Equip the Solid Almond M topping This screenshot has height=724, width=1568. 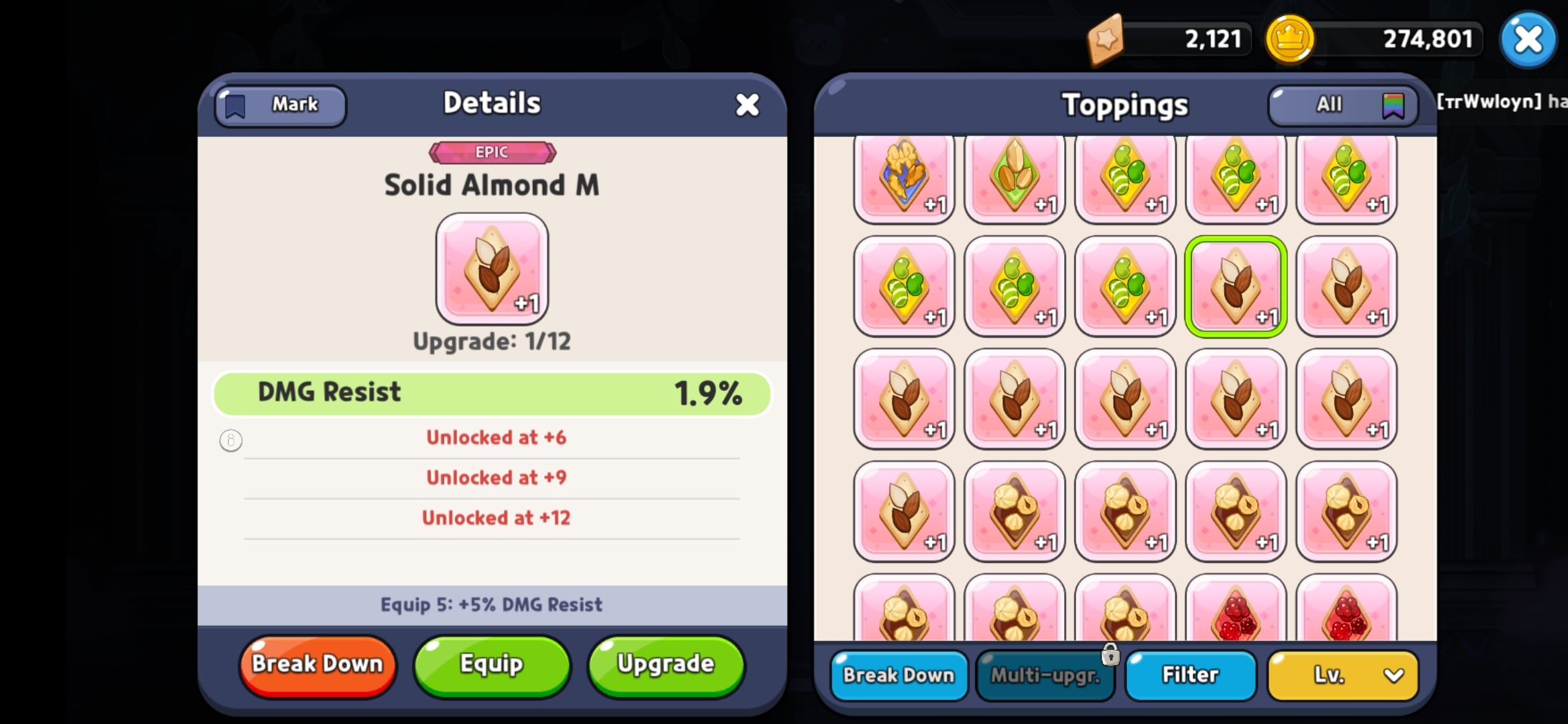(491, 664)
